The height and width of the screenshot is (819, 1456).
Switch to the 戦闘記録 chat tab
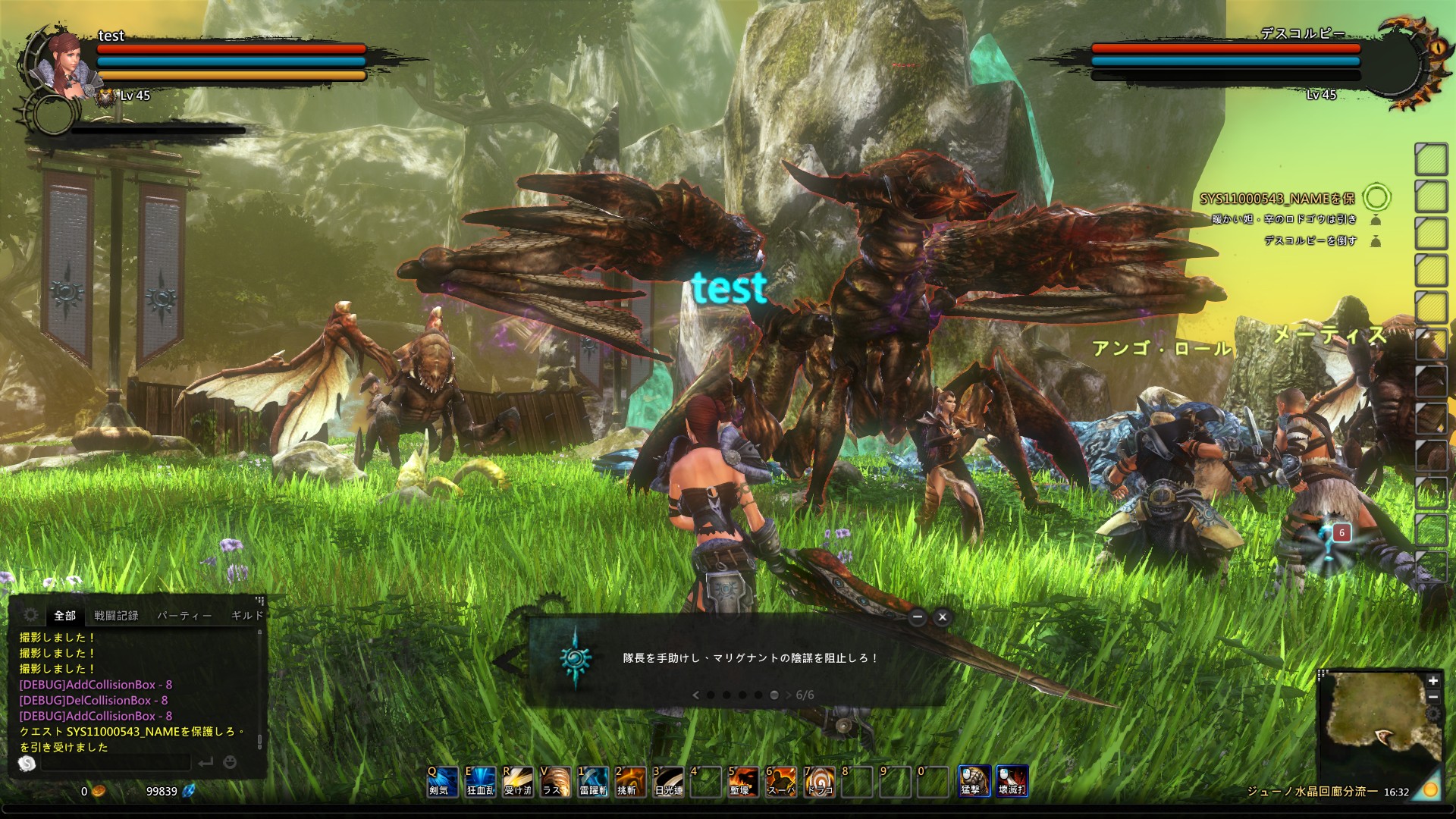tap(116, 616)
